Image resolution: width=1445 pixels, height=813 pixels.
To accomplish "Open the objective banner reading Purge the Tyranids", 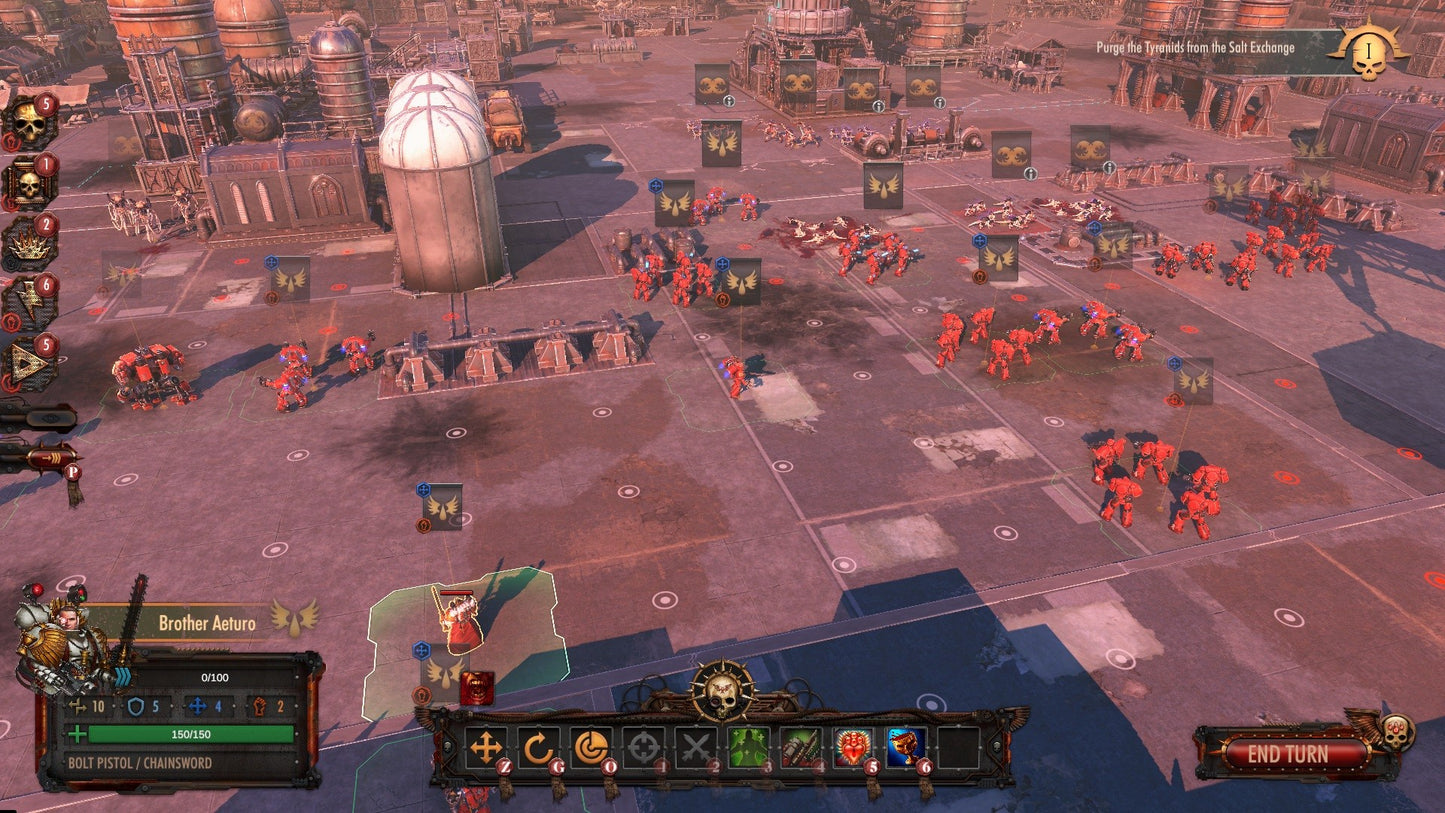I will [x=1197, y=46].
